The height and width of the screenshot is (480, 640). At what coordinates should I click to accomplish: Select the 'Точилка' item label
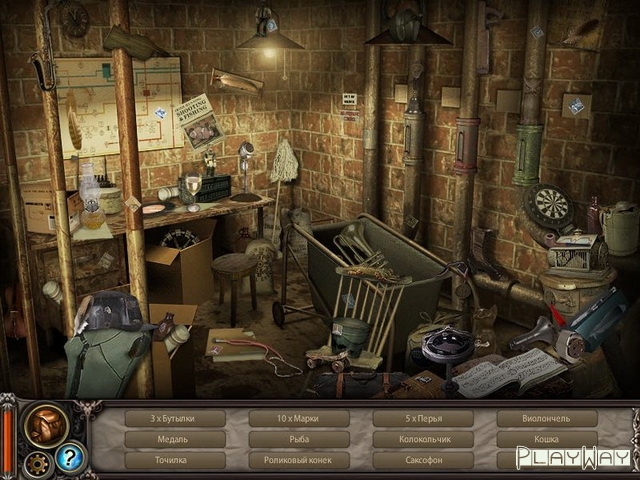pos(174,460)
